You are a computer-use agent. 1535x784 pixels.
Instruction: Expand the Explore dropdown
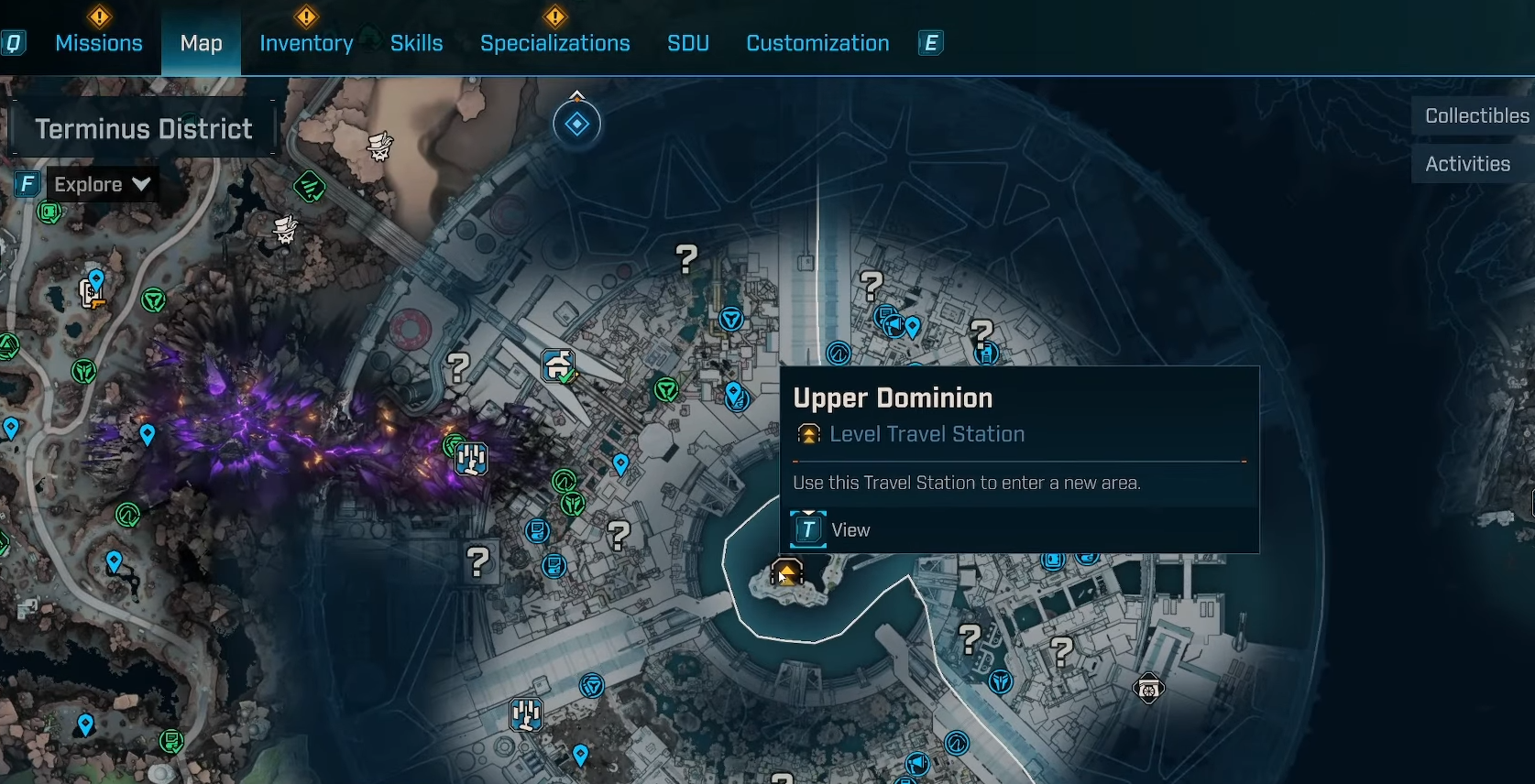point(101,185)
